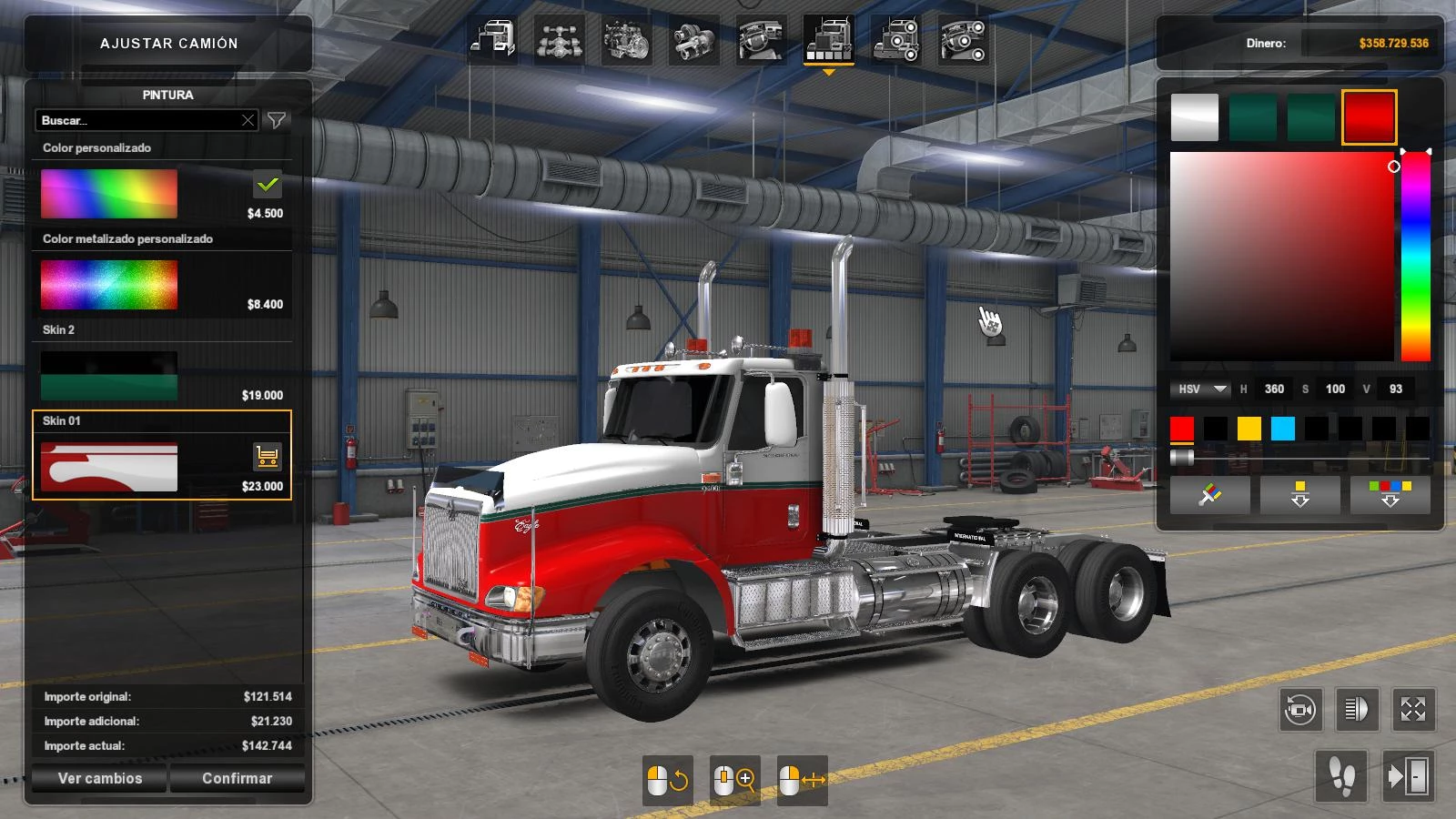Open the wheels category icon
This screenshot has height=819, width=1456.
pyautogui.click(x=896, y=43)
